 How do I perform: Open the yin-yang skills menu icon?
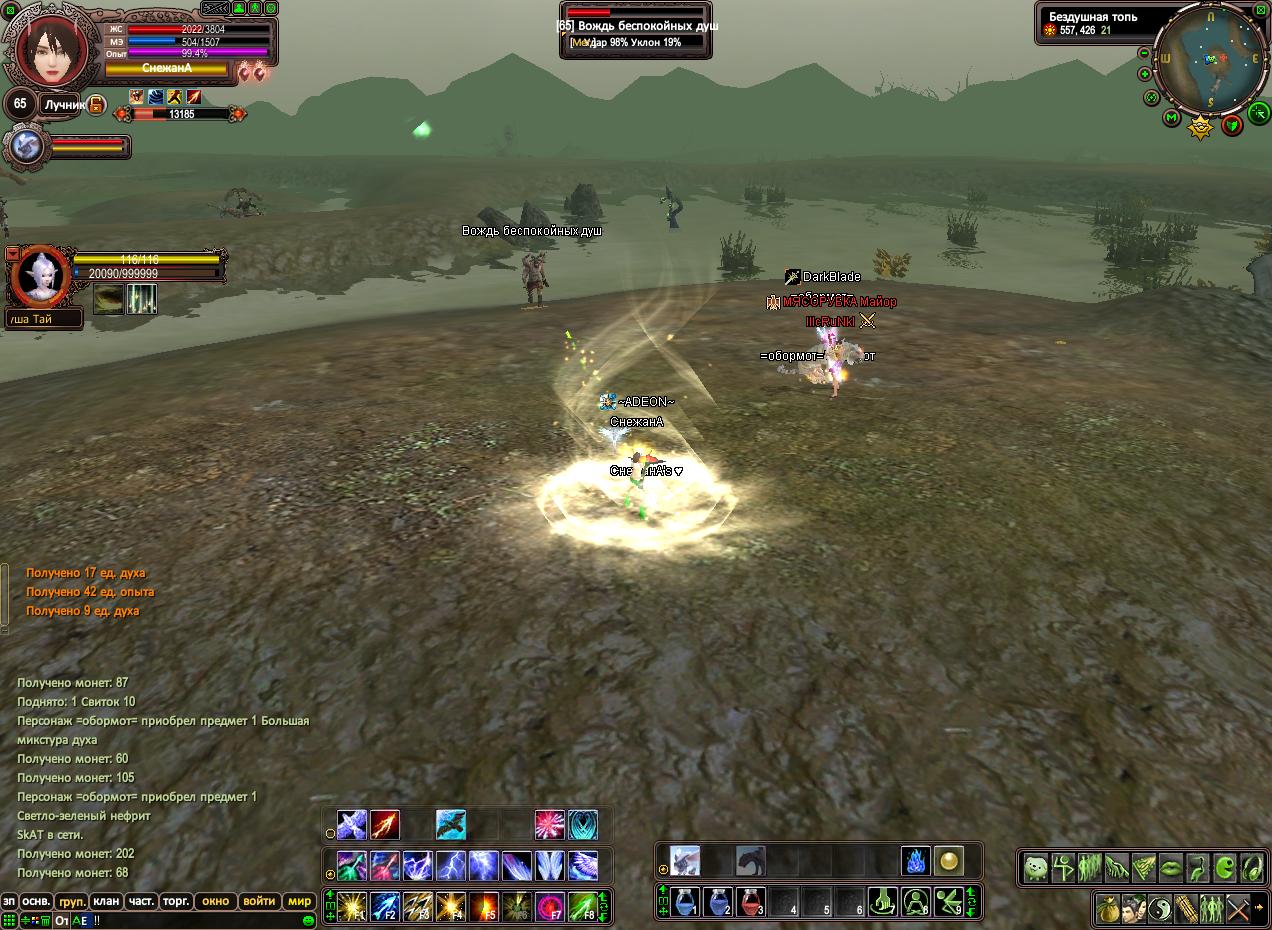1159,909
